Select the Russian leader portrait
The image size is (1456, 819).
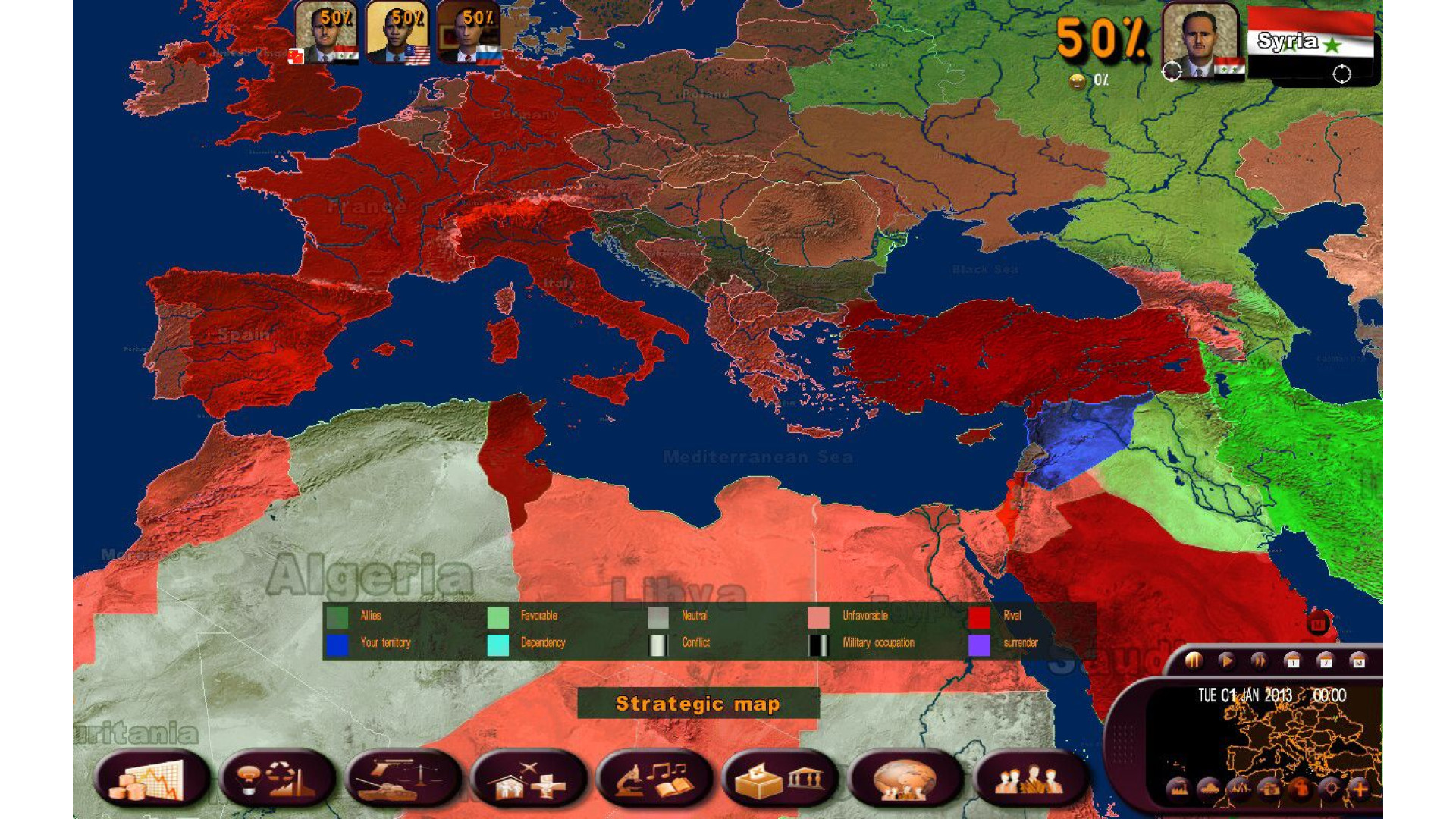(x=469, y=33)
